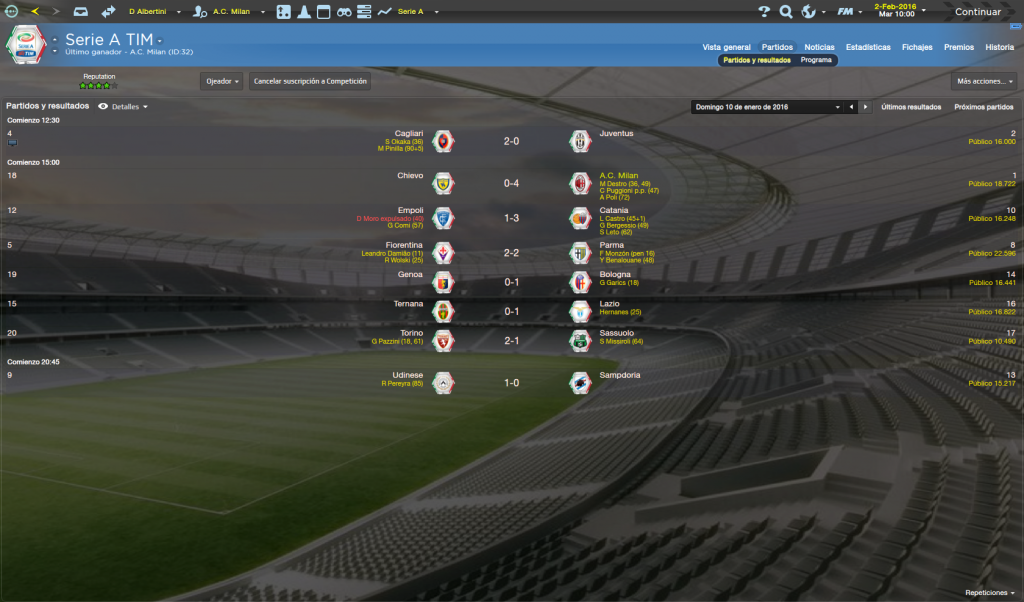The image size is (1024, 602).
Task: Switch to the Vista general tab
Action: click(x=726, y=47)
